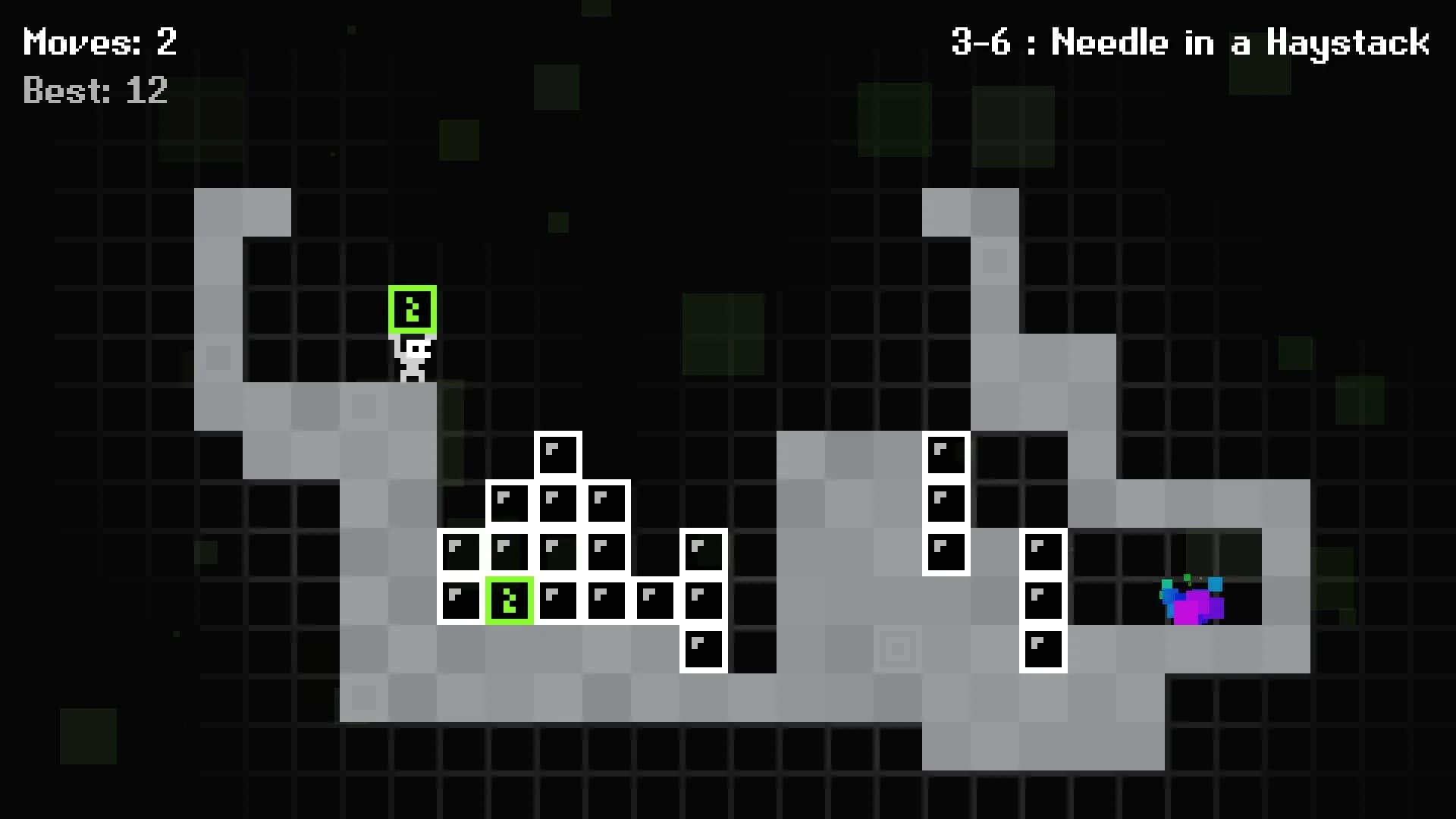This screenshot has width=1456, height=819.
Task: Click the green block held above the player
Action: click(x=413, y=309)
